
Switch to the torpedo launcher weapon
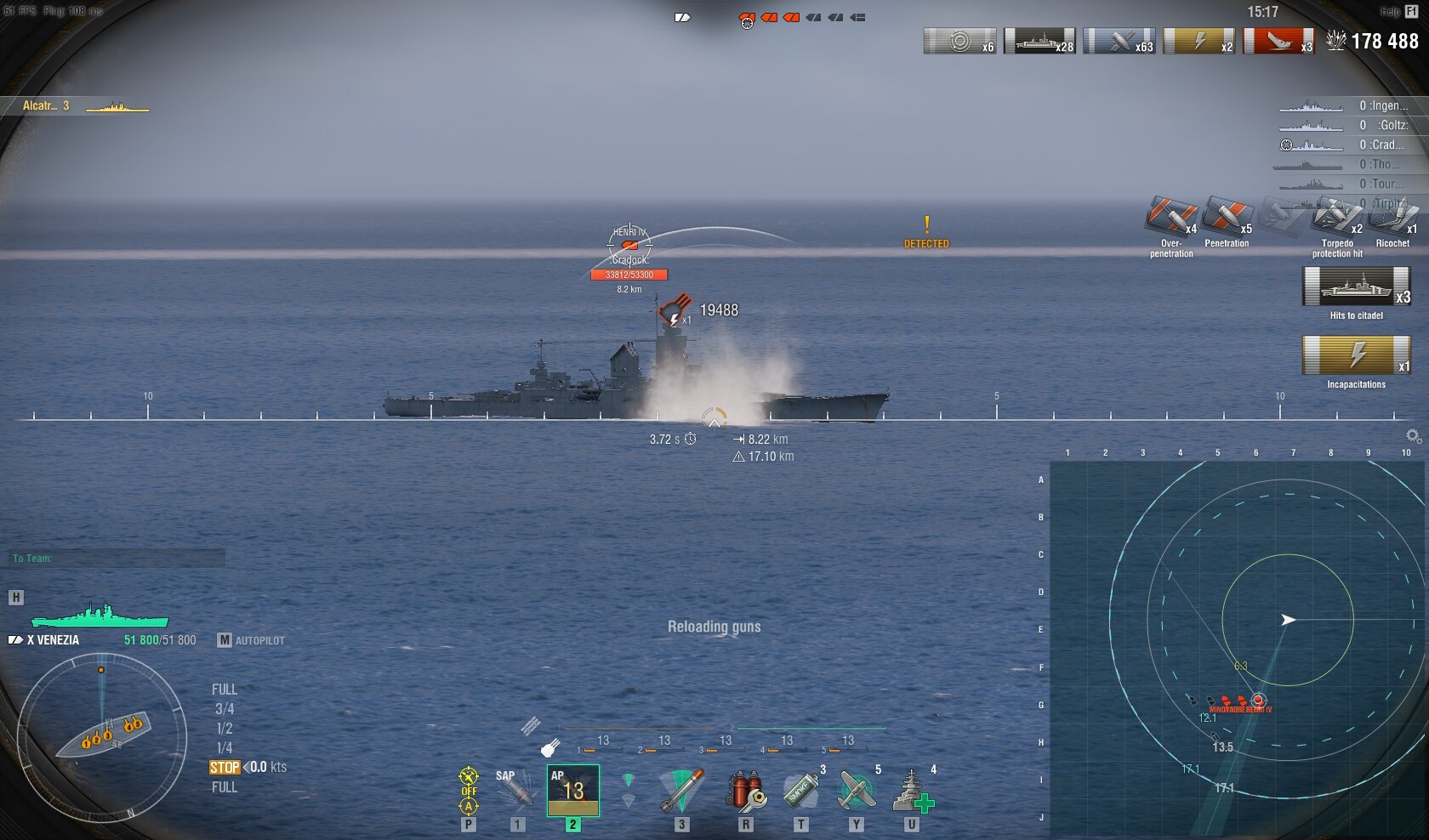[681, 791]
